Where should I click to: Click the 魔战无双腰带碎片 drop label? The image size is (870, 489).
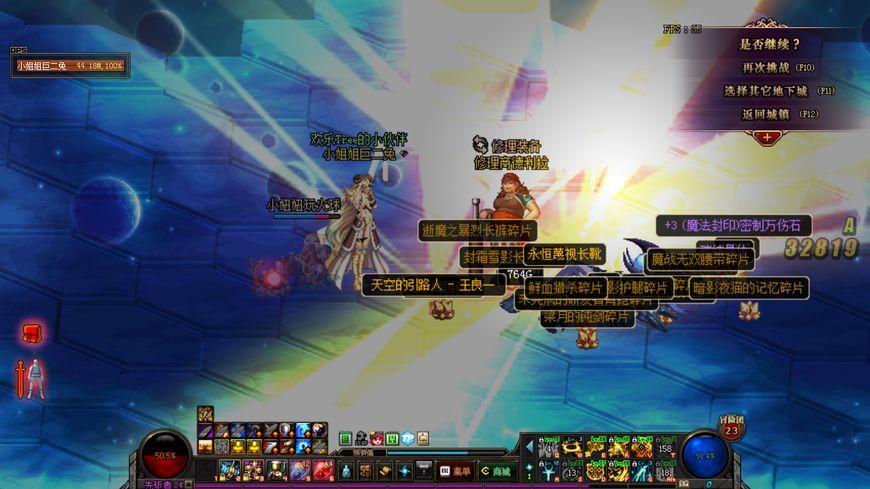pyautogui.click(x=700, y=260)
